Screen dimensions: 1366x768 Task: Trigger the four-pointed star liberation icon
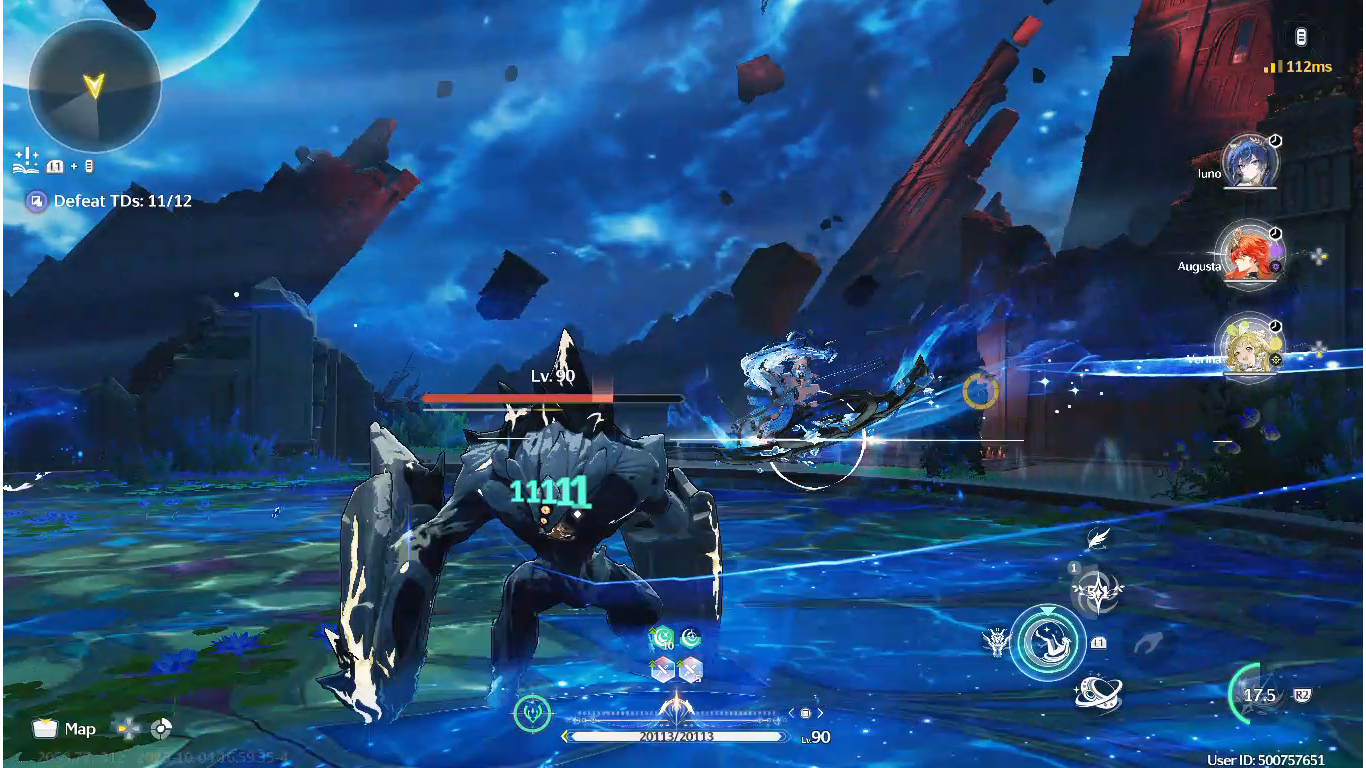coord(1097,592)
